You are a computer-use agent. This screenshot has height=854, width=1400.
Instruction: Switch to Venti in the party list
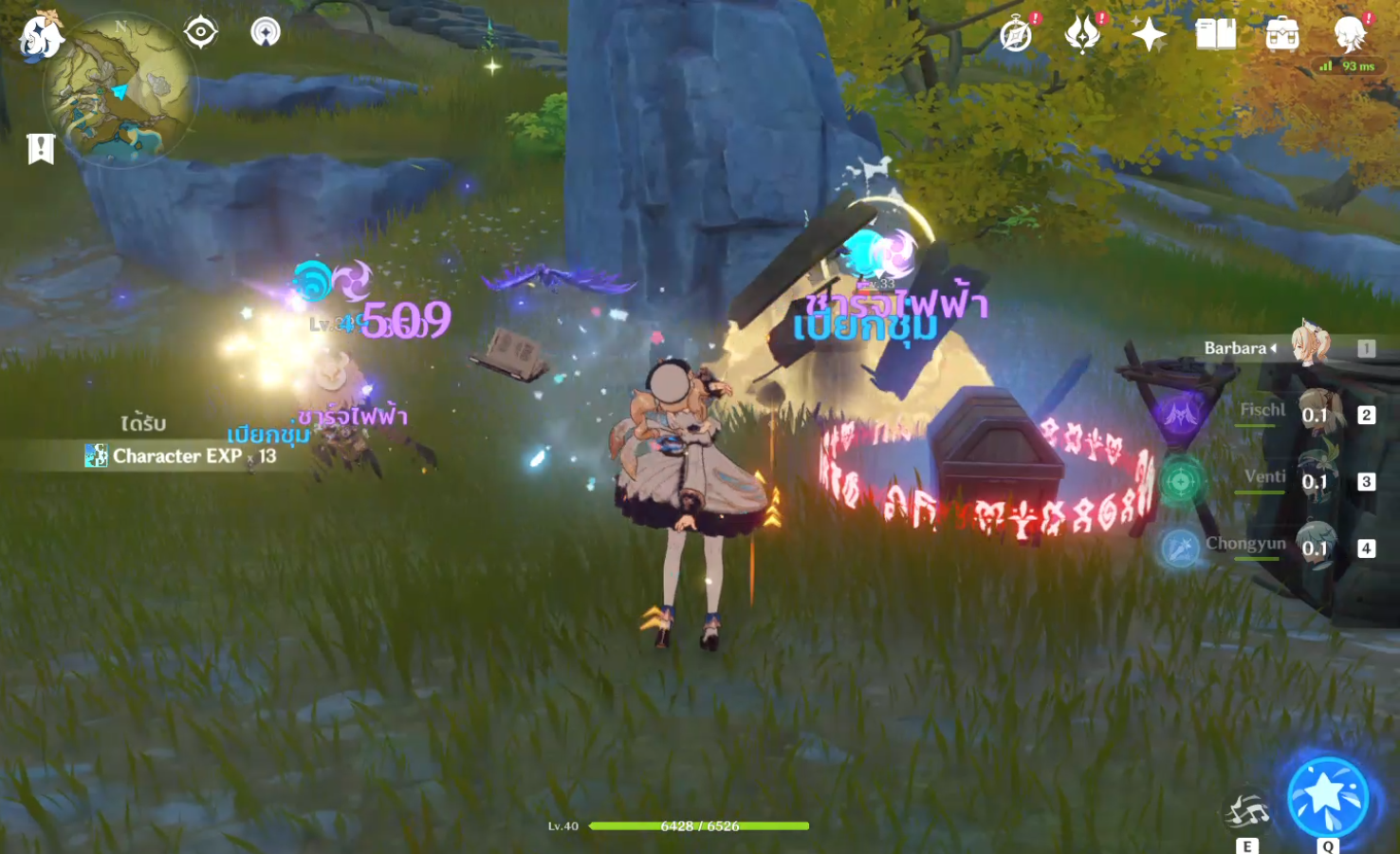pos(1316,480)
